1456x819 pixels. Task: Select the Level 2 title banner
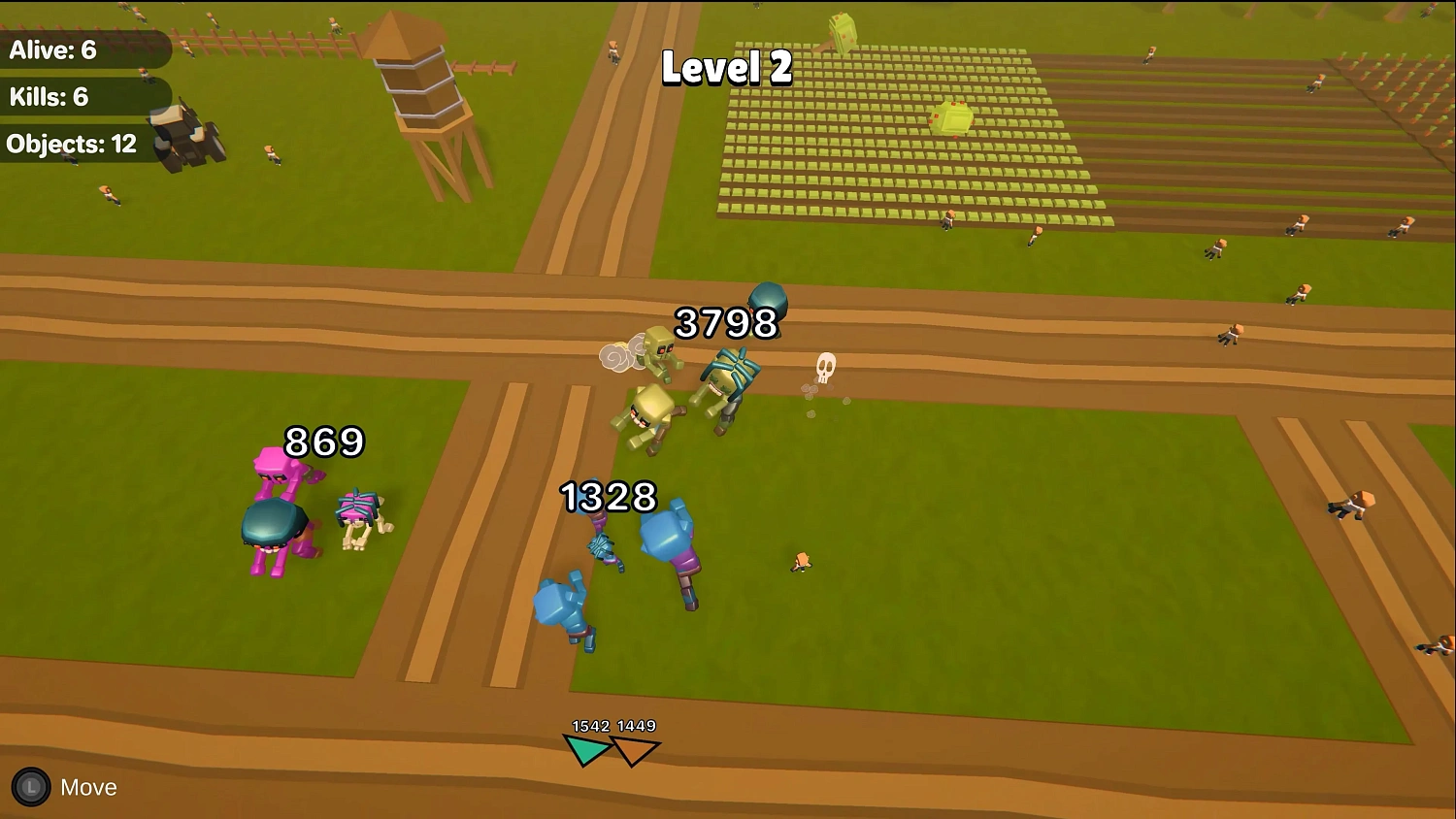coord(726,68)
